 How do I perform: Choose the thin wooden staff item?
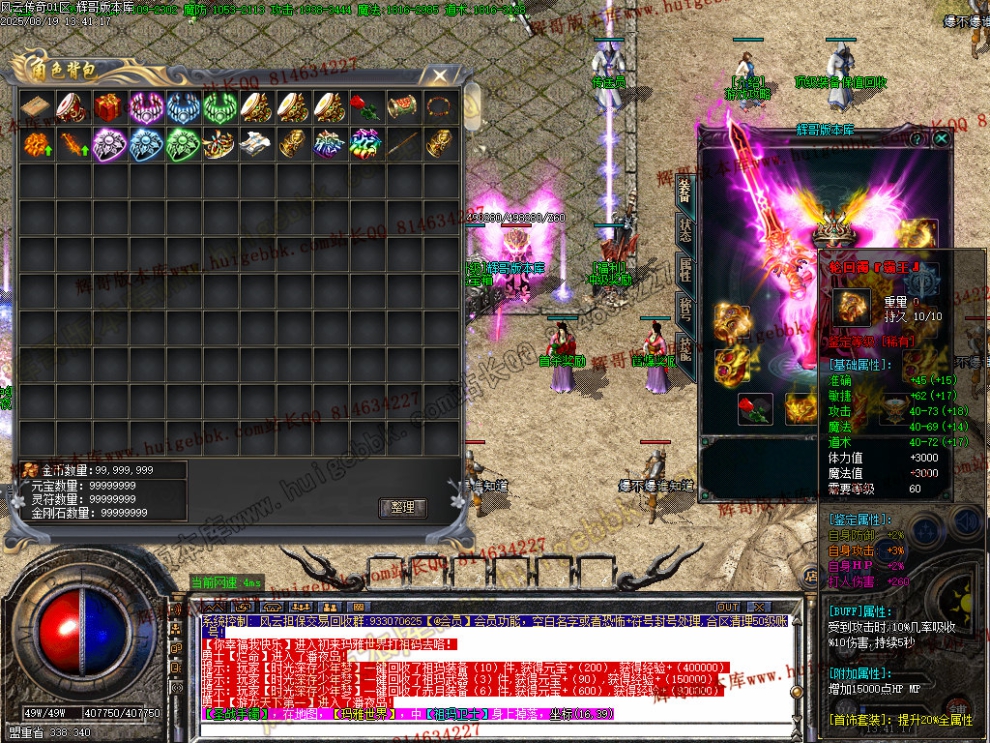[x=402, y=144]
